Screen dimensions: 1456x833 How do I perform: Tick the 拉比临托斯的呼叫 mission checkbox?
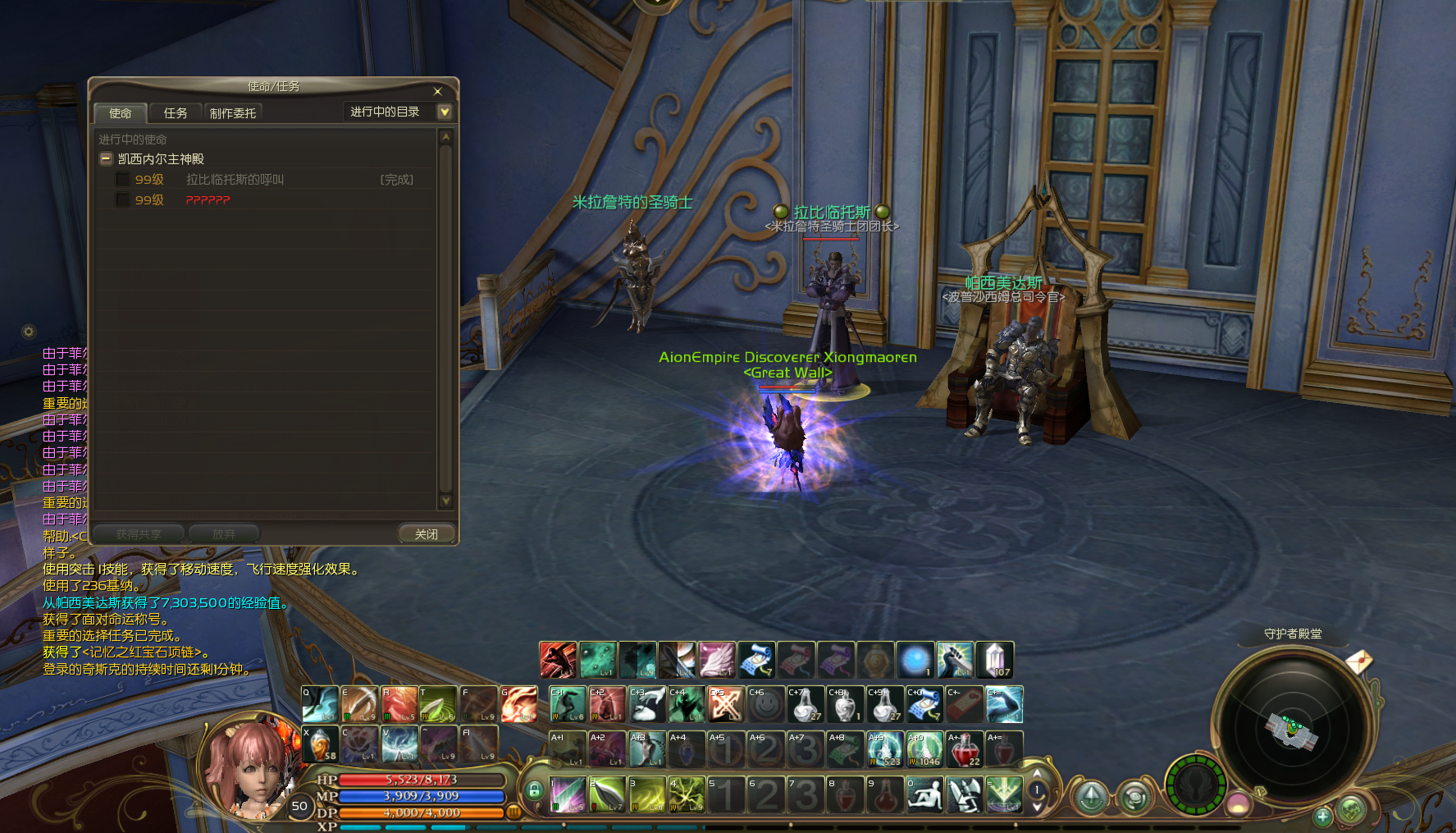click(x=122, y=180)
